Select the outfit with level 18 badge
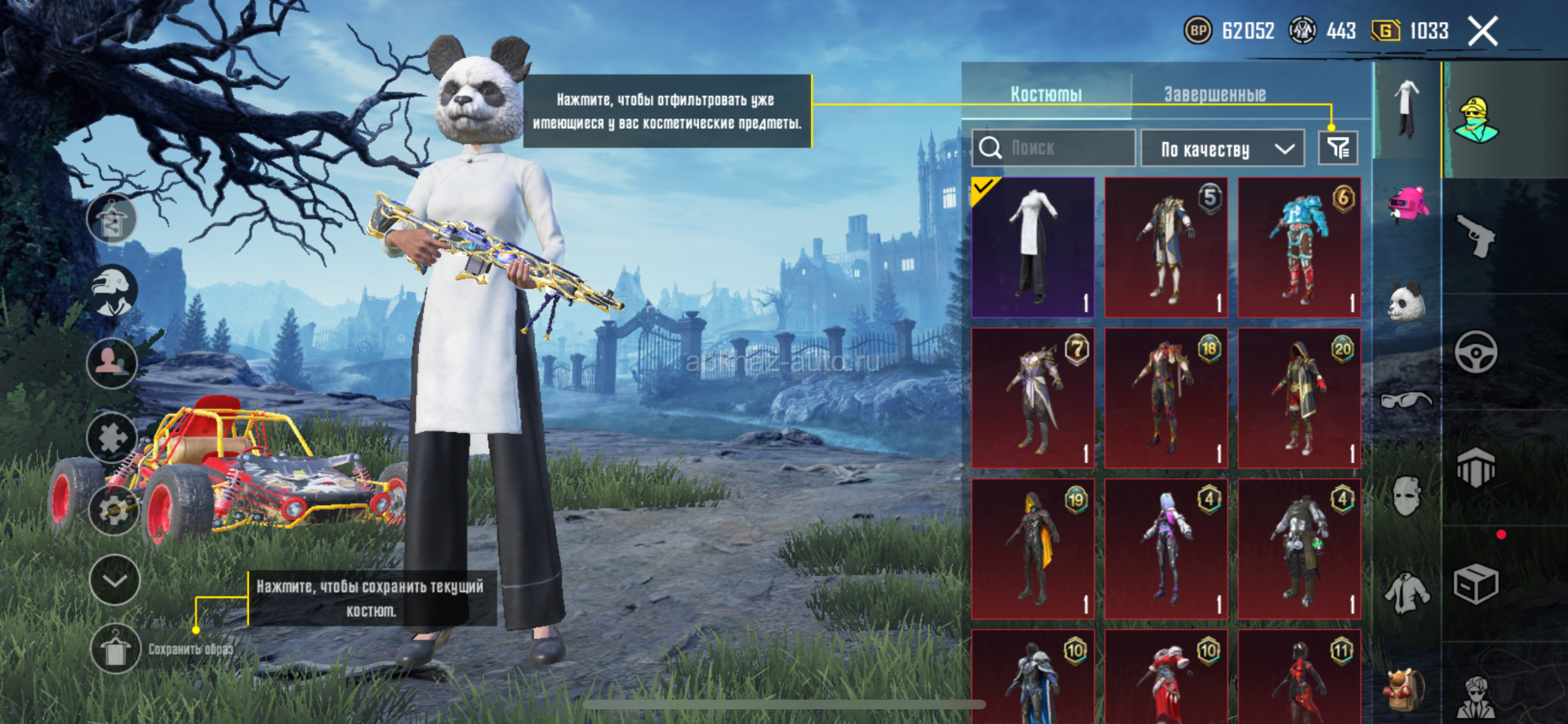The image size is (1568, 724). (1166, 398)
